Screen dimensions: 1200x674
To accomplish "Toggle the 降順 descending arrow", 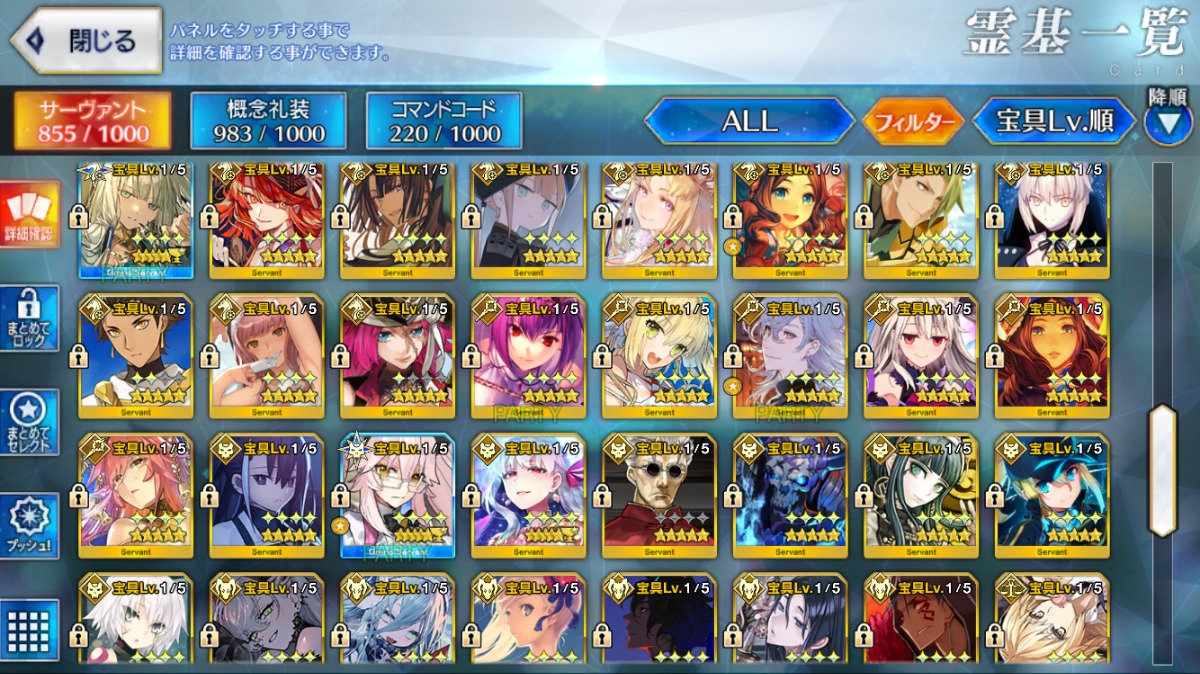I will 1167,123.
